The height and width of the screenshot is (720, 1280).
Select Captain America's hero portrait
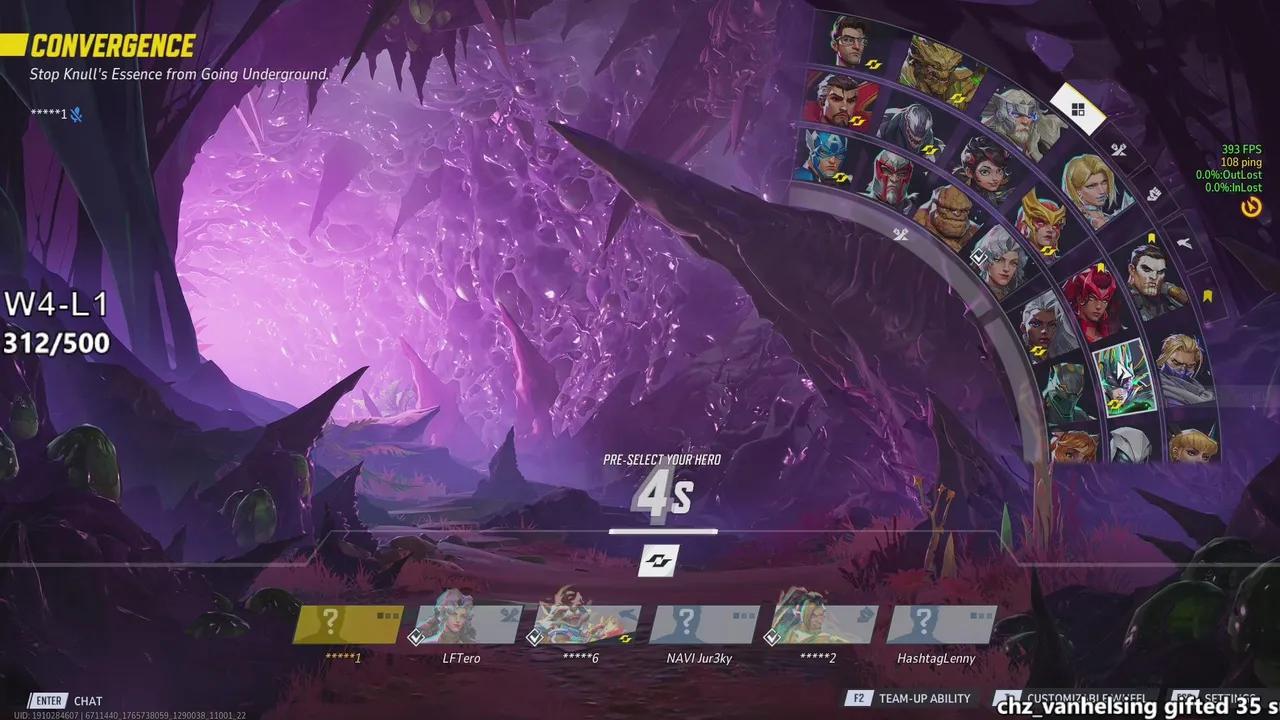pyautogui.click(x=823, y=151)
